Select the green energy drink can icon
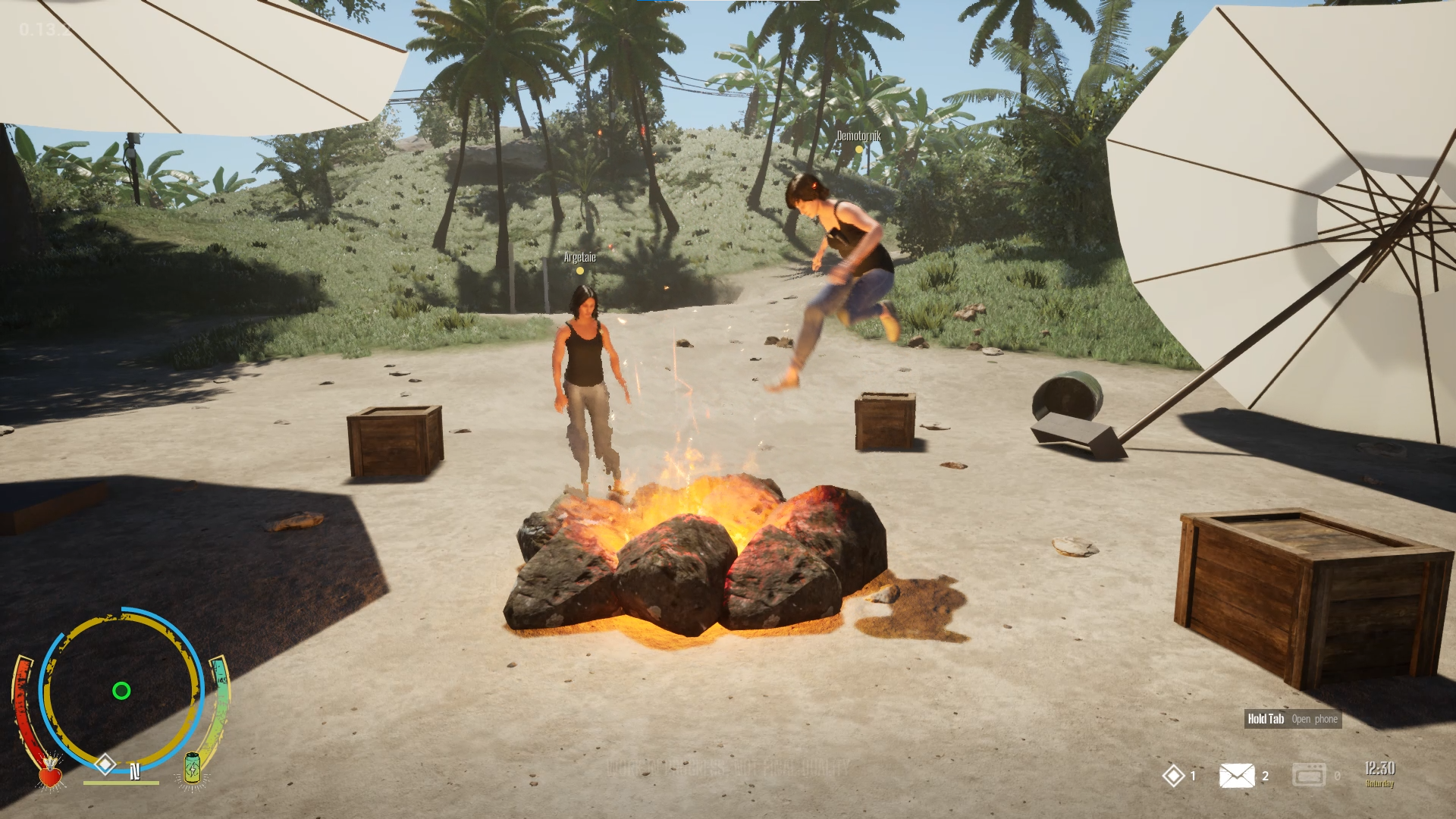This screenshot has width=1456, height=819. point(192,769)
